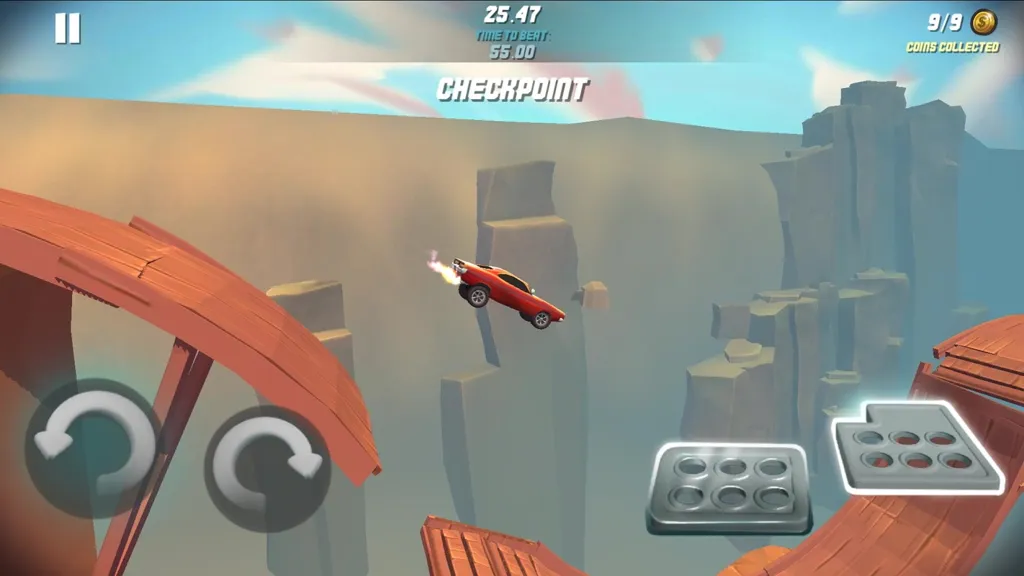Tap the rotate counter-clockwise tilt button
The height and width of the screenshot is (576, 1024).
92,447
